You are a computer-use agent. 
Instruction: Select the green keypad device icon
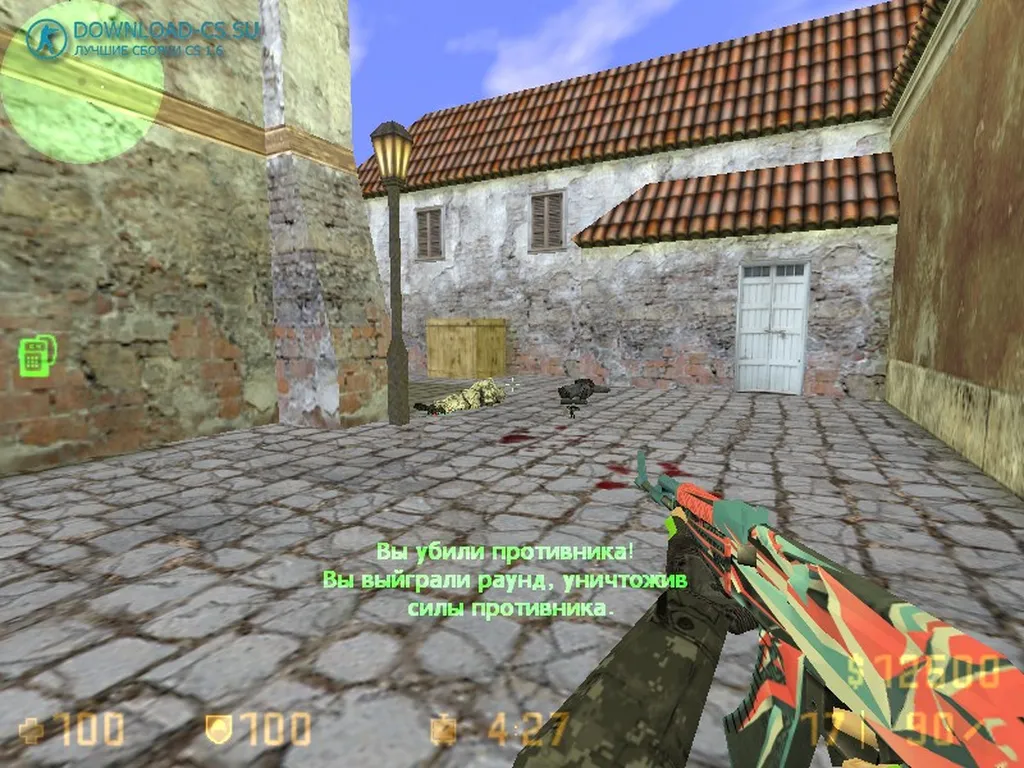pyautogui.click(x=37, y=356)
